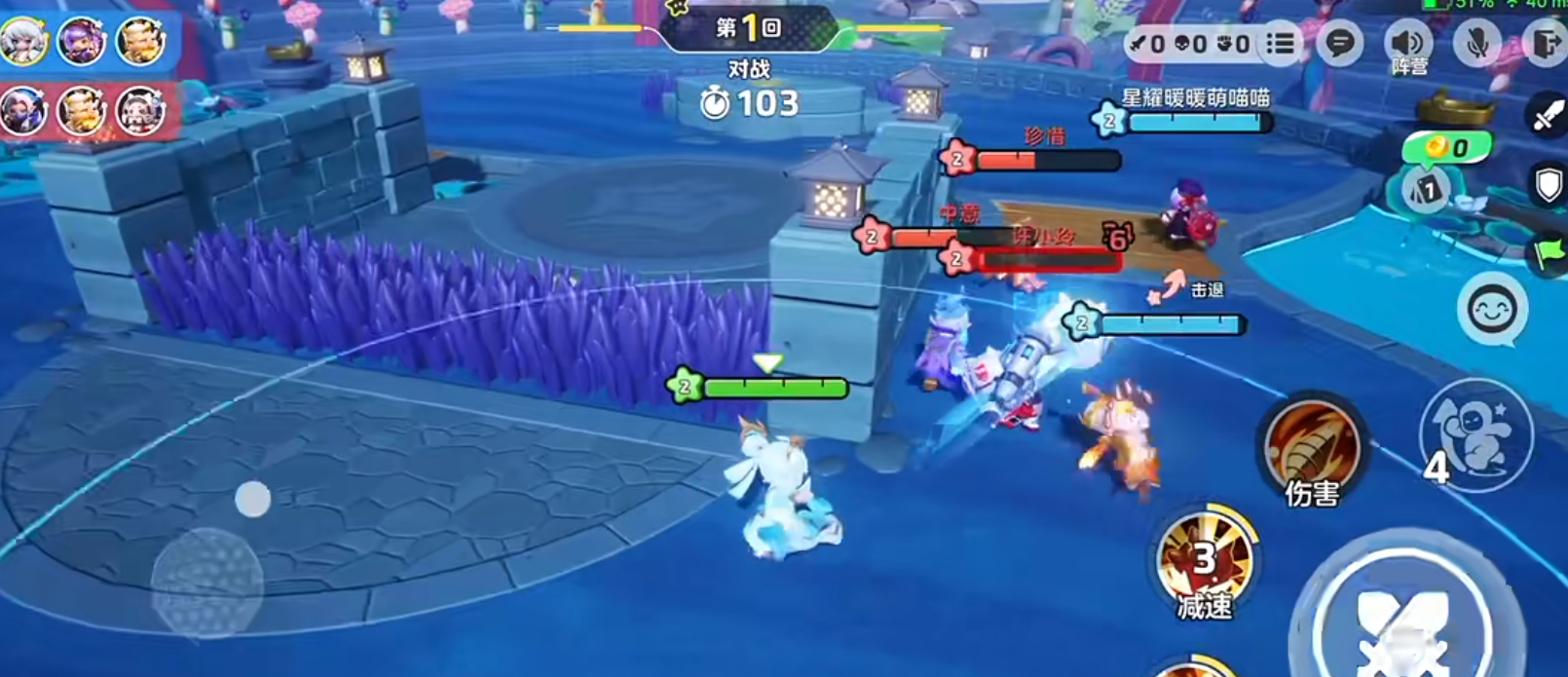Toggle the 阵营 speaker voice button
Screen dimensions: 1568x677
1408,44
